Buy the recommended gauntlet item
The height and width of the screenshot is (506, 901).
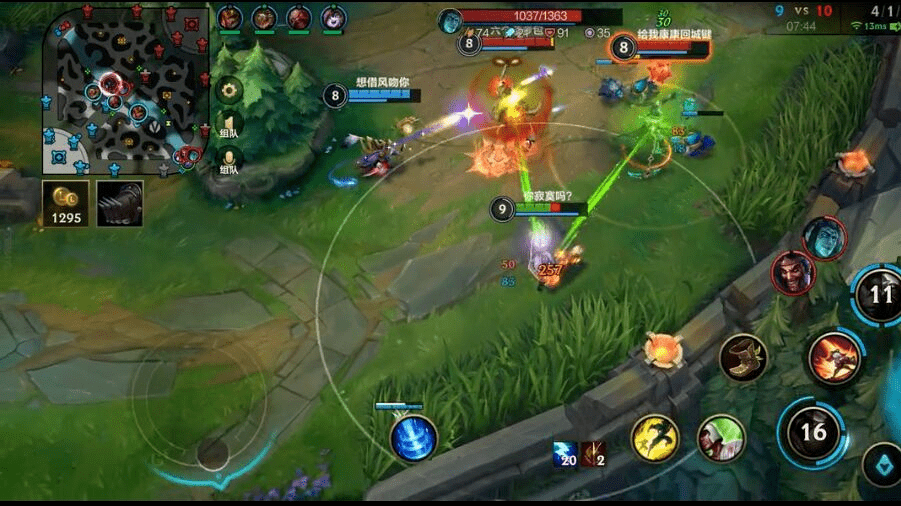tap(120, 202)
